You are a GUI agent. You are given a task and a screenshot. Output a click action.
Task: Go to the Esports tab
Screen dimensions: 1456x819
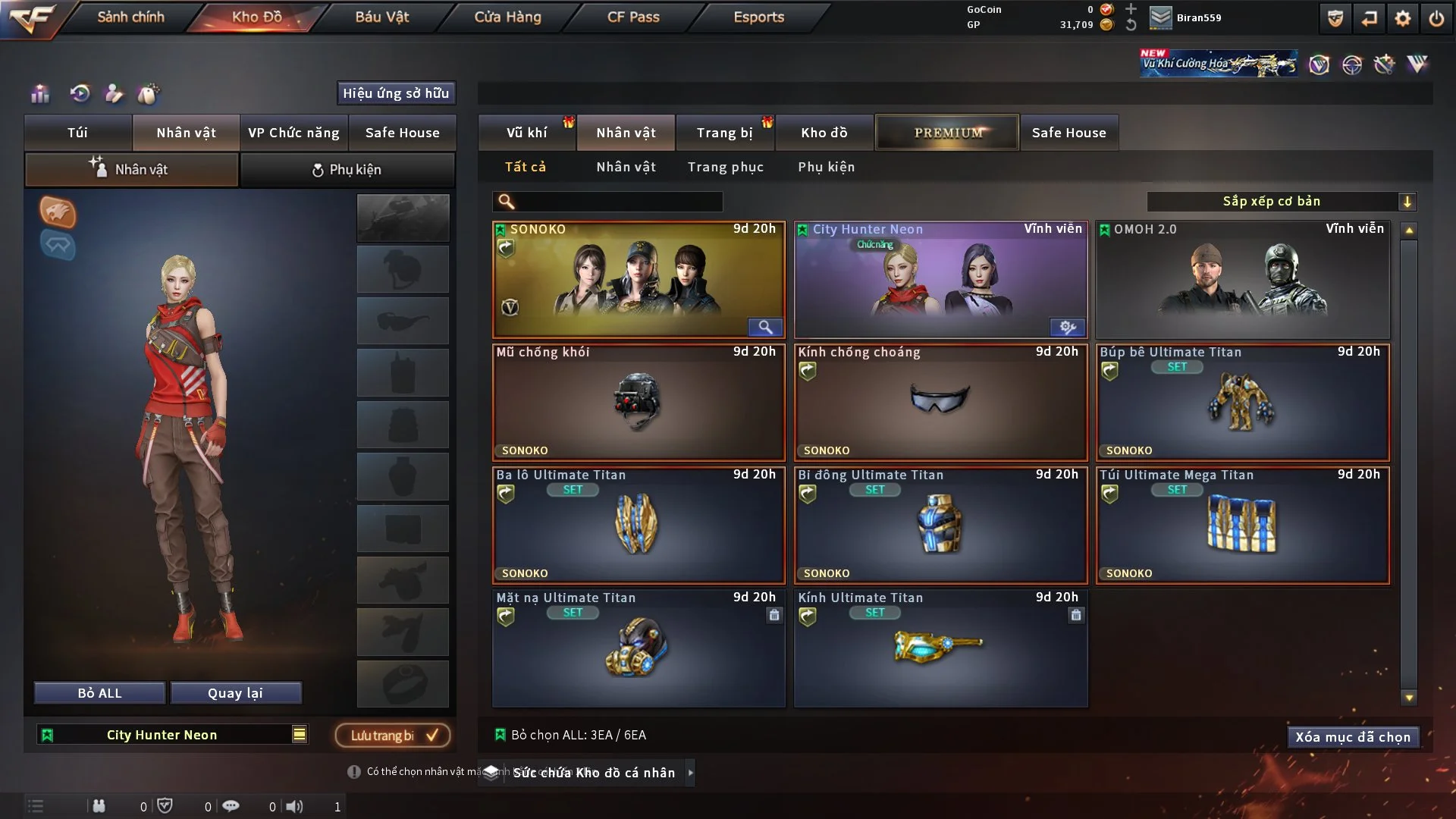(x=758, y=17)
